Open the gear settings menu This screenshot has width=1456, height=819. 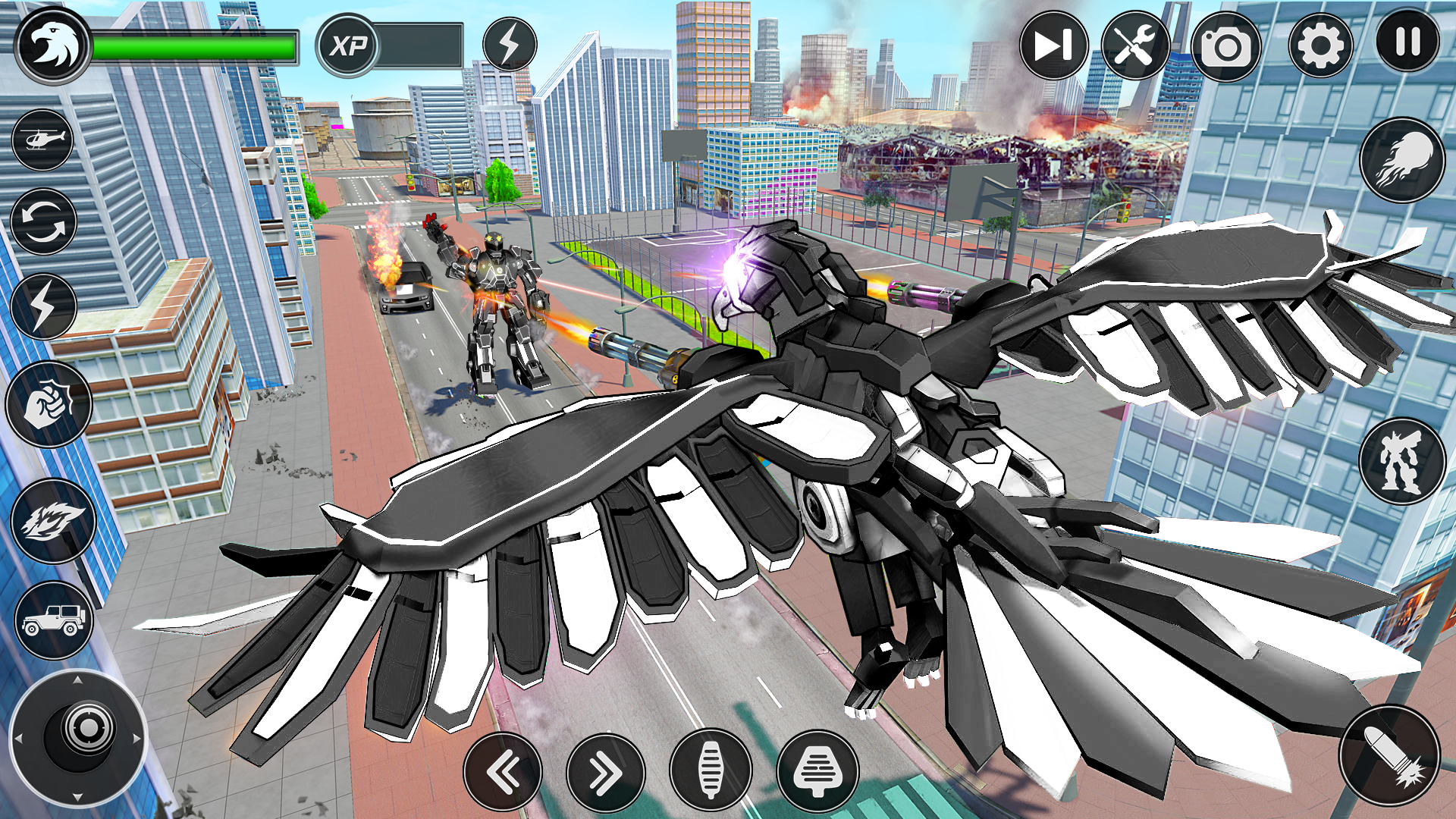[x=1319, y=45]
